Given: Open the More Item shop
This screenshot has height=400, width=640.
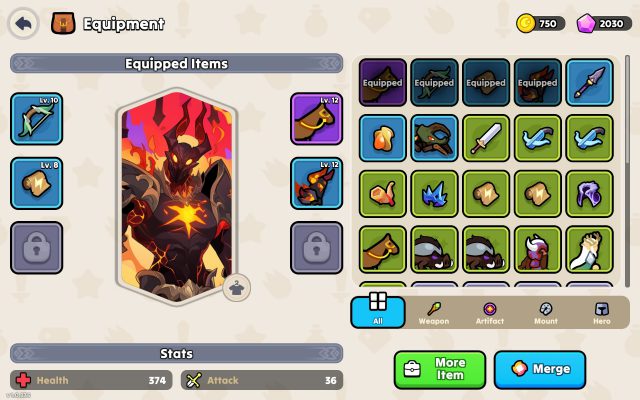Looking at the screenshot, I should pyautogui.click(x=439, y=369).
